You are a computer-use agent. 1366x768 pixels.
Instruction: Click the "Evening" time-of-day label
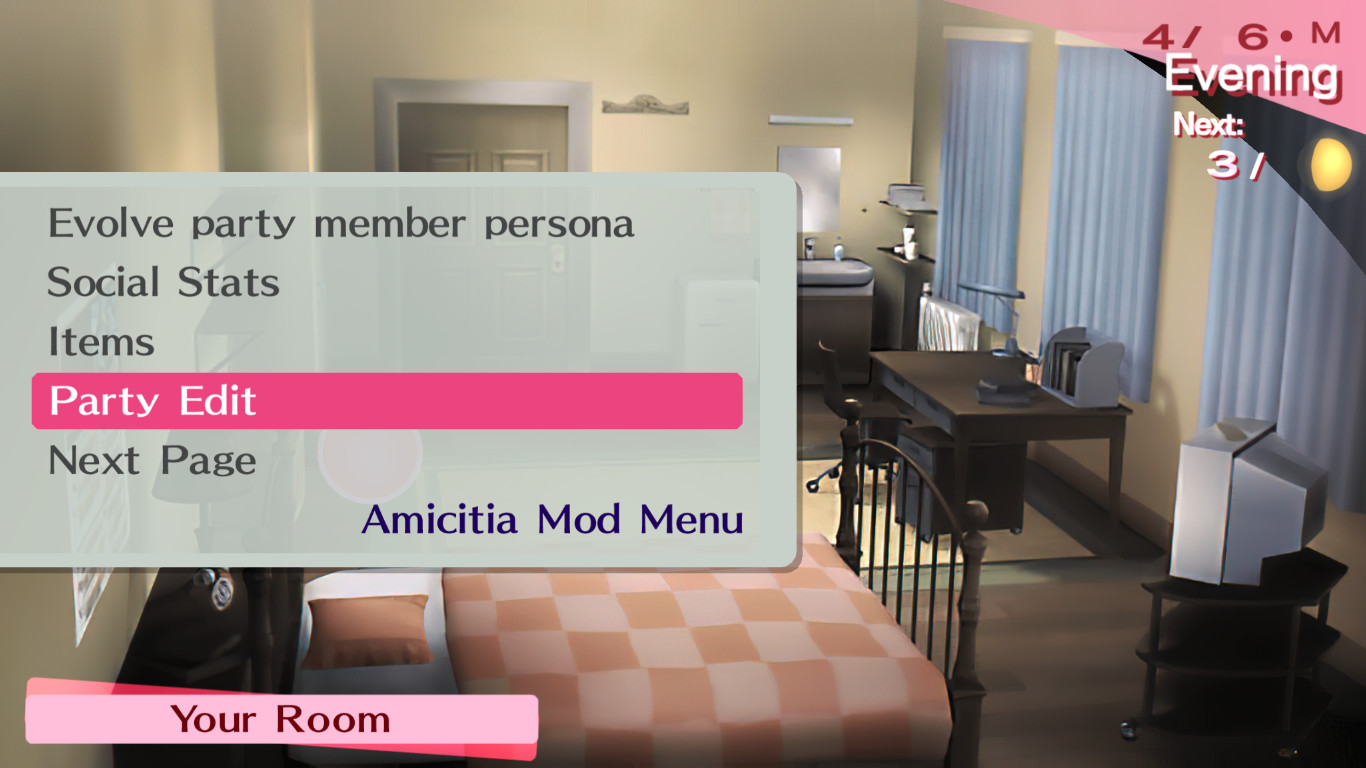pos(1251,74)
